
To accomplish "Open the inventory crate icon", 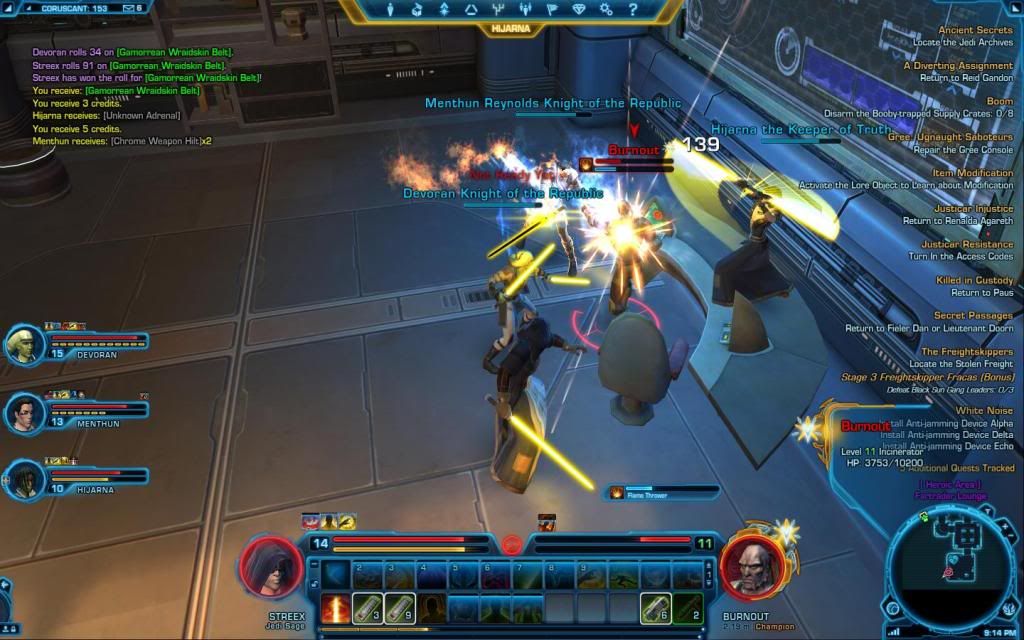I will 417,10.
